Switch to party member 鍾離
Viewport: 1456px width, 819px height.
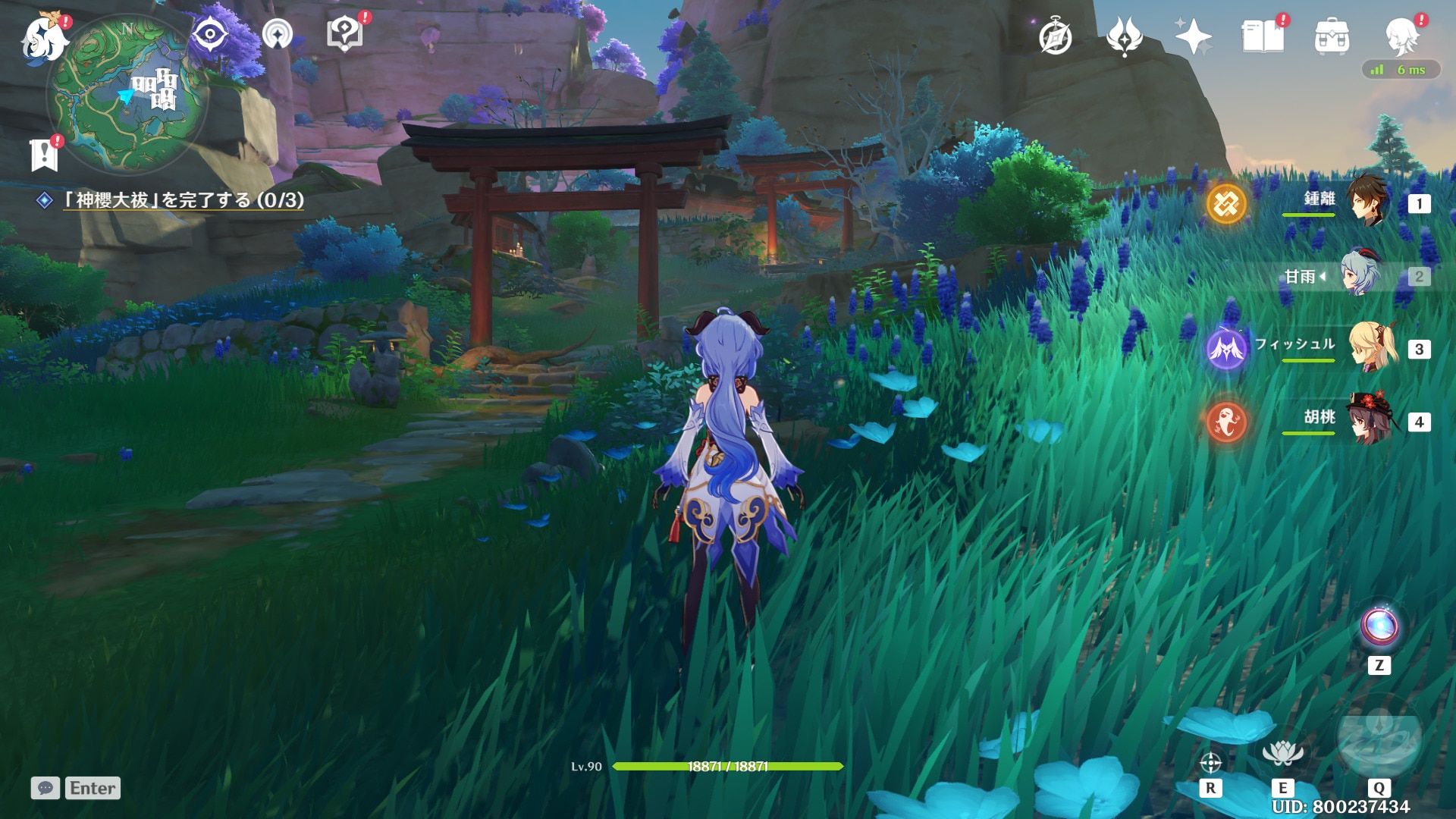(x=1367, y=201)
